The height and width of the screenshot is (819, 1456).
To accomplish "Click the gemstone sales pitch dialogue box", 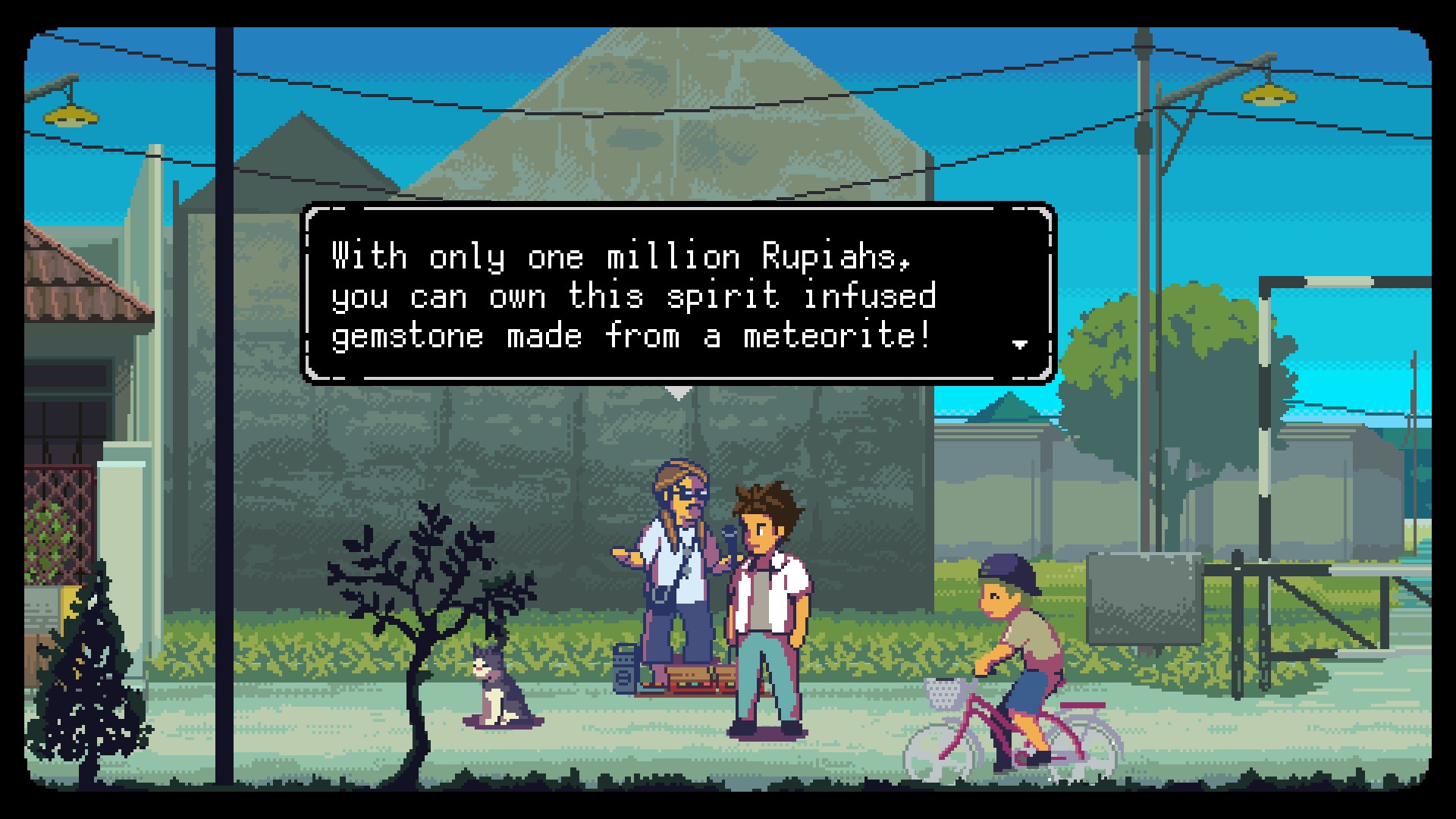I will (678, 294).
